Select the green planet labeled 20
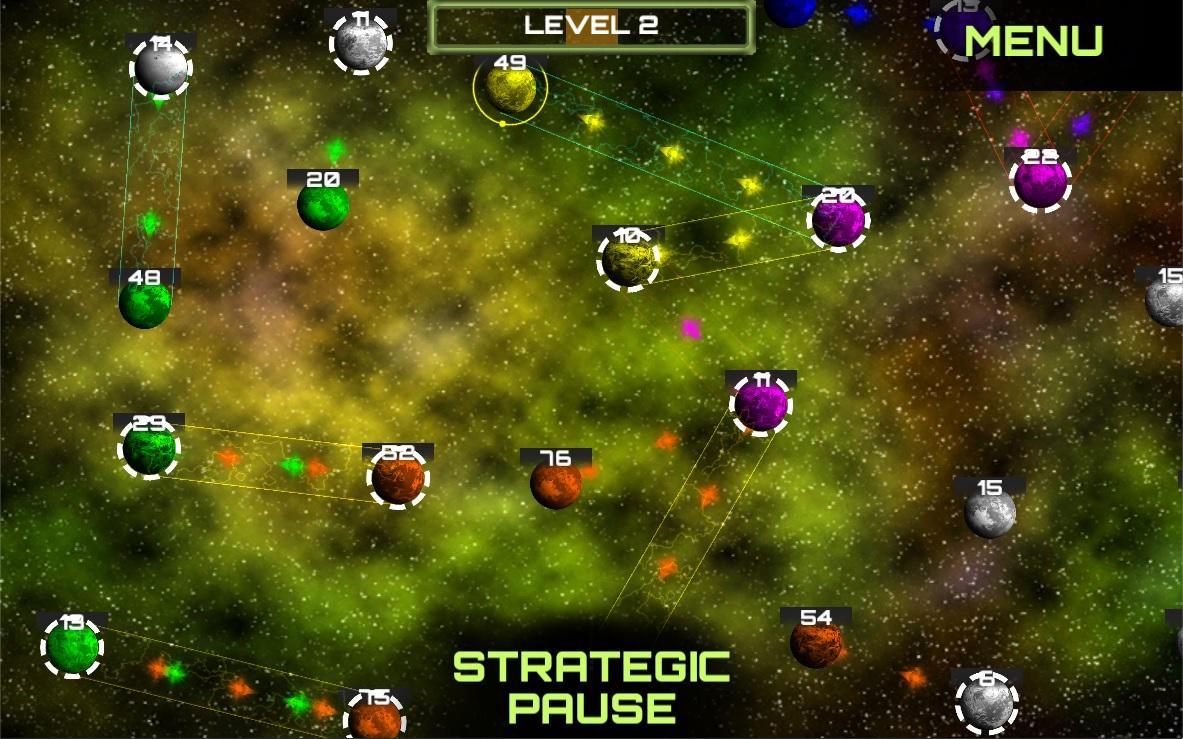This screenshot has width=1183, height=739. coord(323,205)
